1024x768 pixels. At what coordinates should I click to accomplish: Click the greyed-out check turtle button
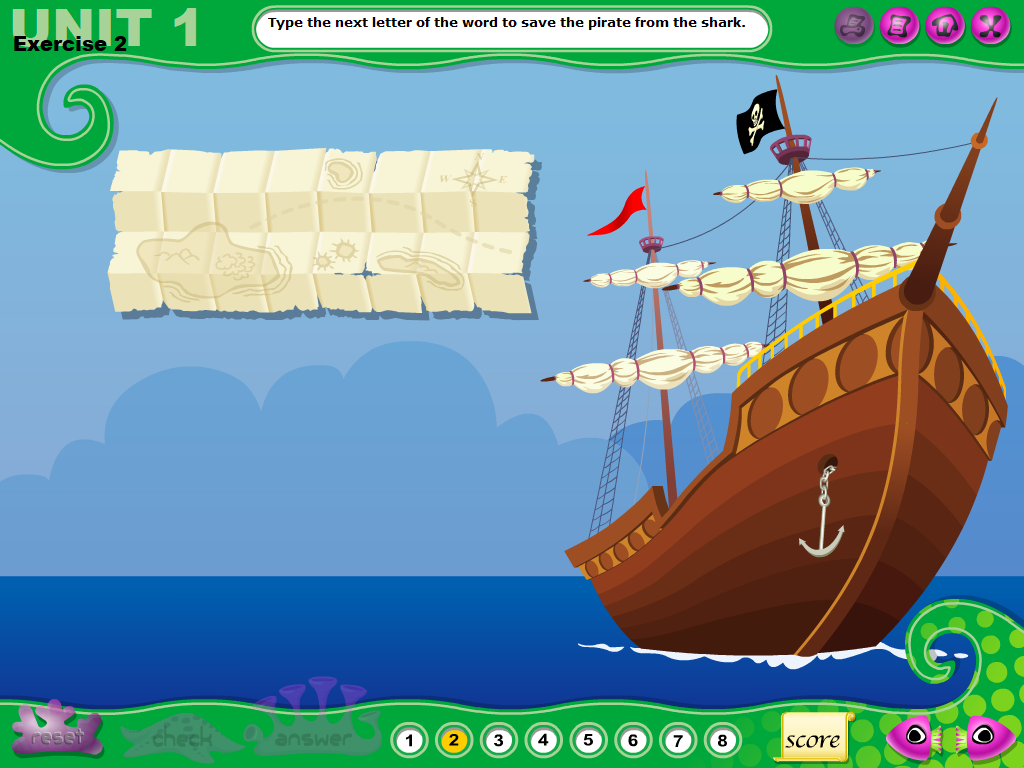coord(181,739)
